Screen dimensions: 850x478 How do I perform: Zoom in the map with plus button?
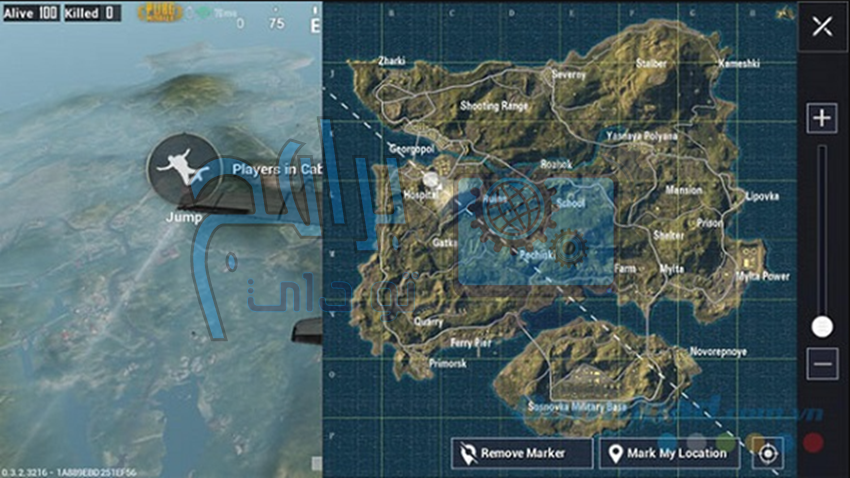[822, 118]
